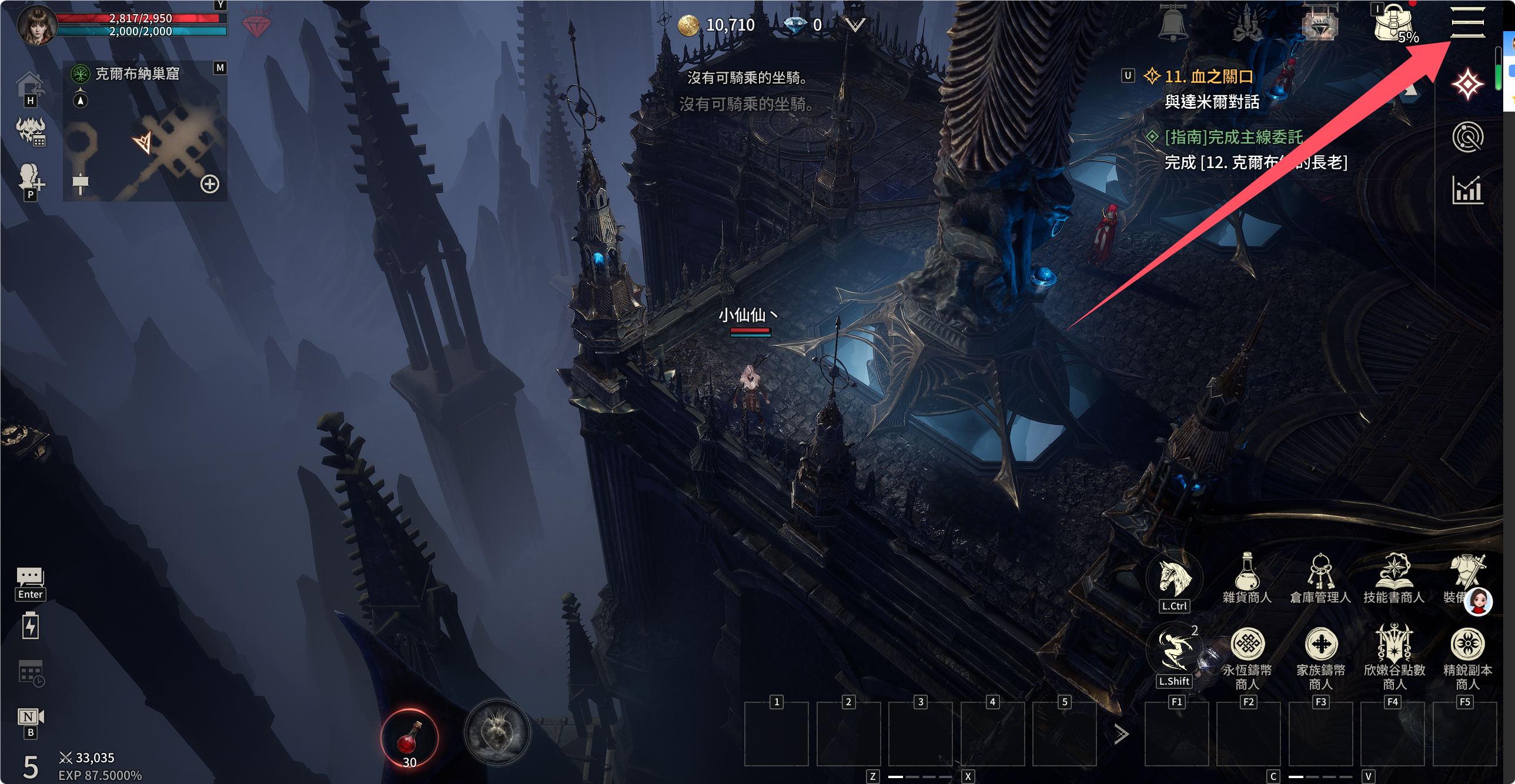The image size is (1515, 784).
Task: Use the red health potion
Action: tap(409, 738)
